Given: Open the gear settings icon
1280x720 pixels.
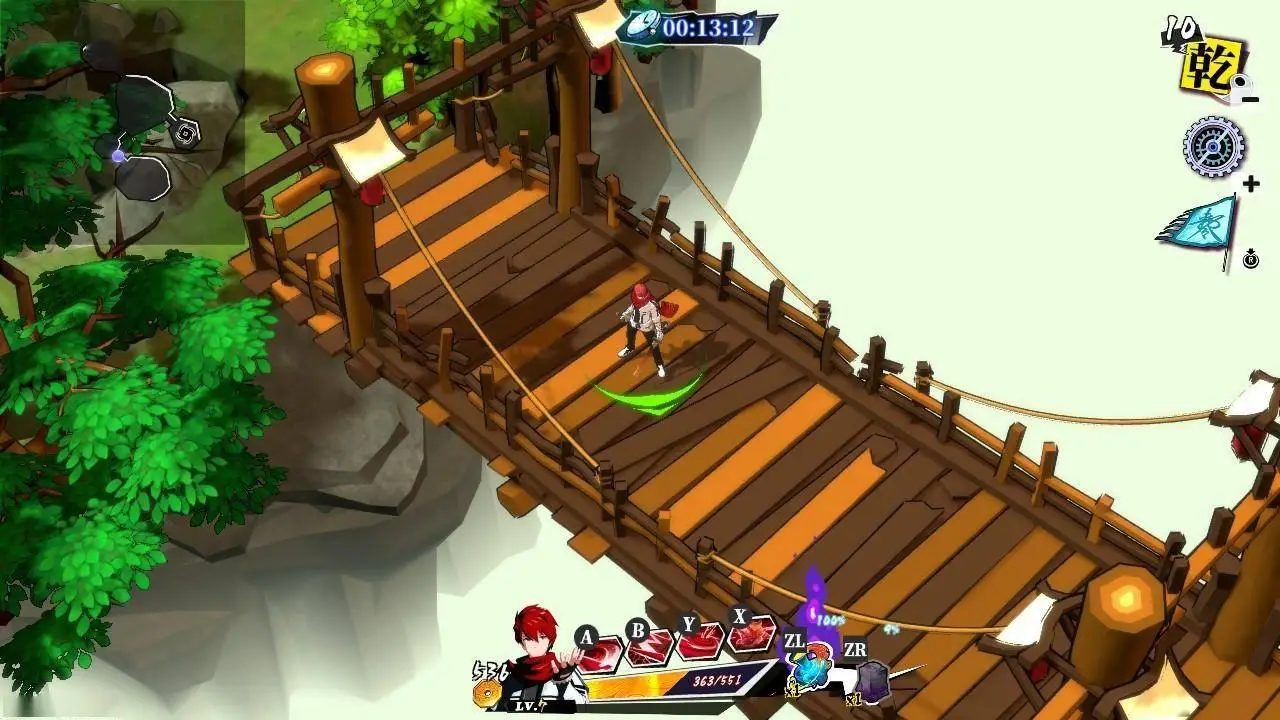Looking at the screenshot, I should (x=1214, y=147).
